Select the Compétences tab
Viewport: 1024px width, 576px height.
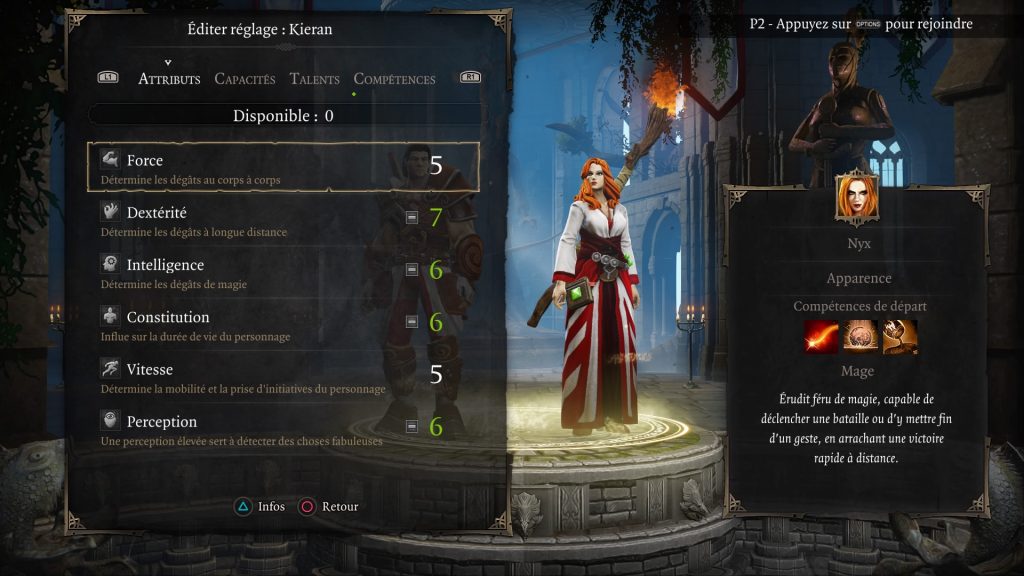coord(394,79)
